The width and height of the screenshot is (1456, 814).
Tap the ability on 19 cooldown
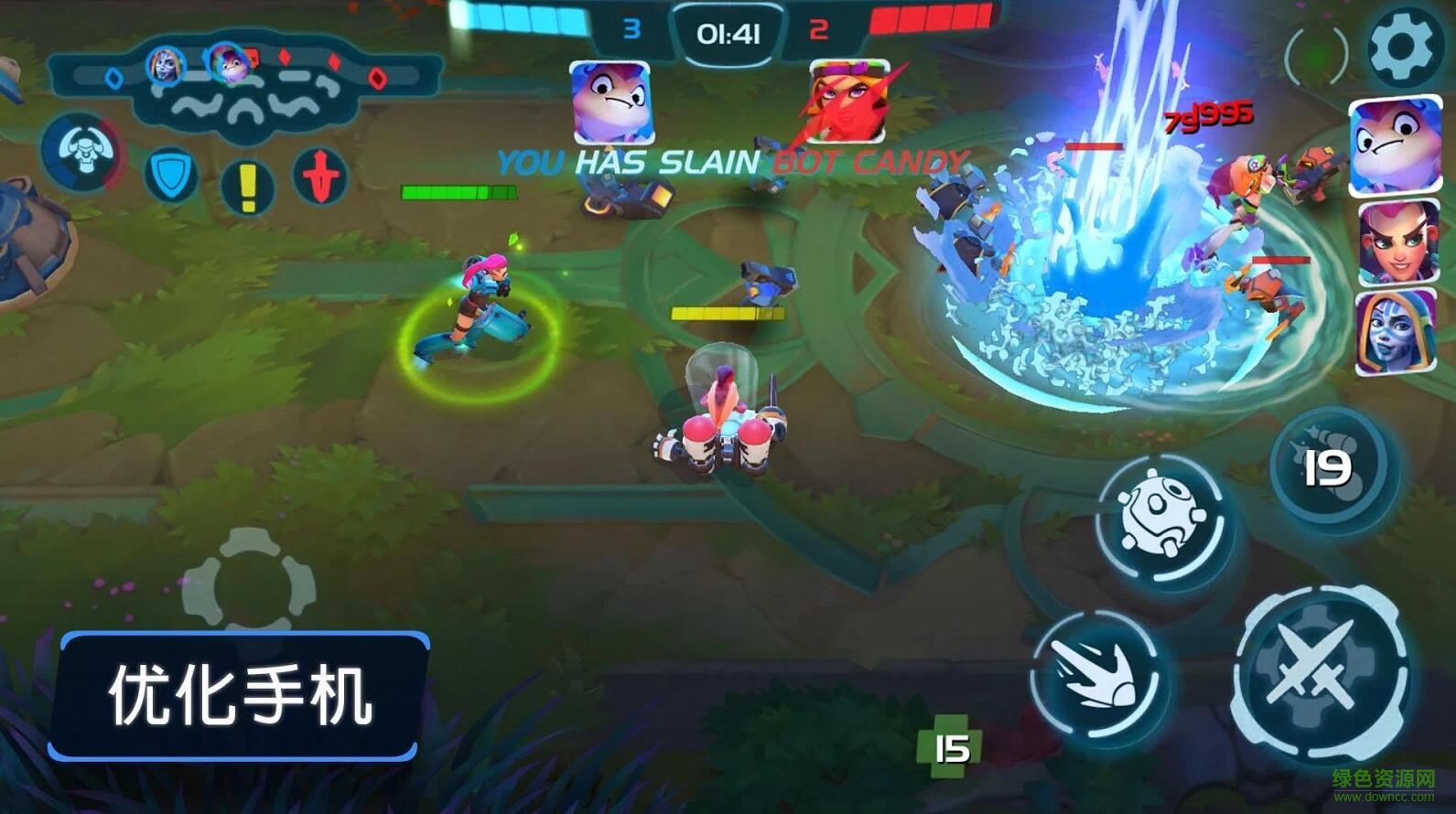point(1328,468)
